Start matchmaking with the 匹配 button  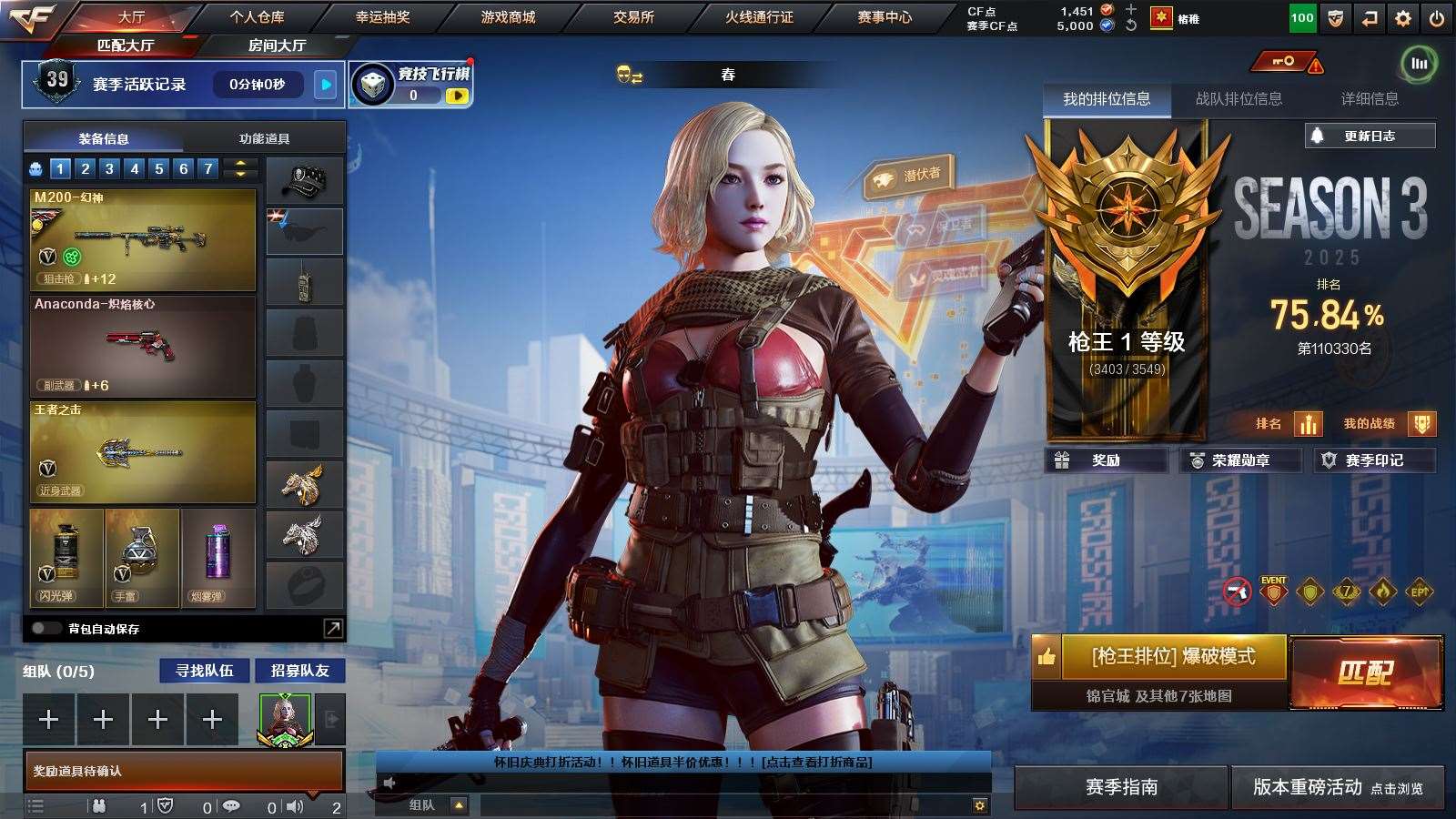(x=1366, y=672)
